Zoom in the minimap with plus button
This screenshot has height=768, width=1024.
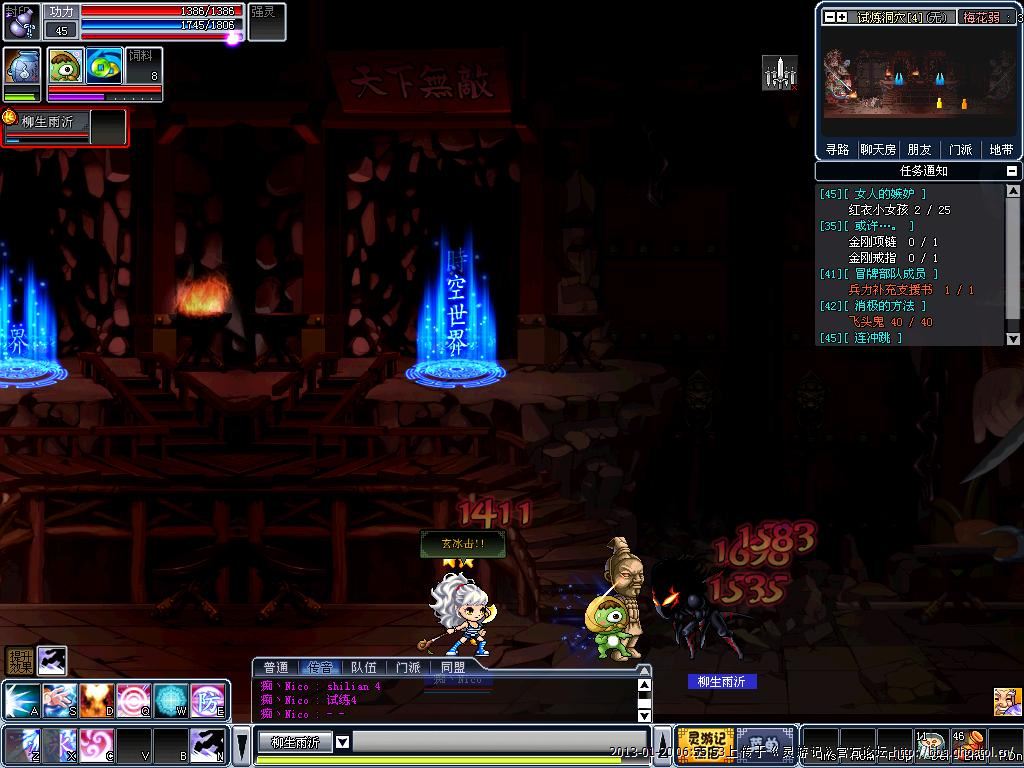(842, 17)
